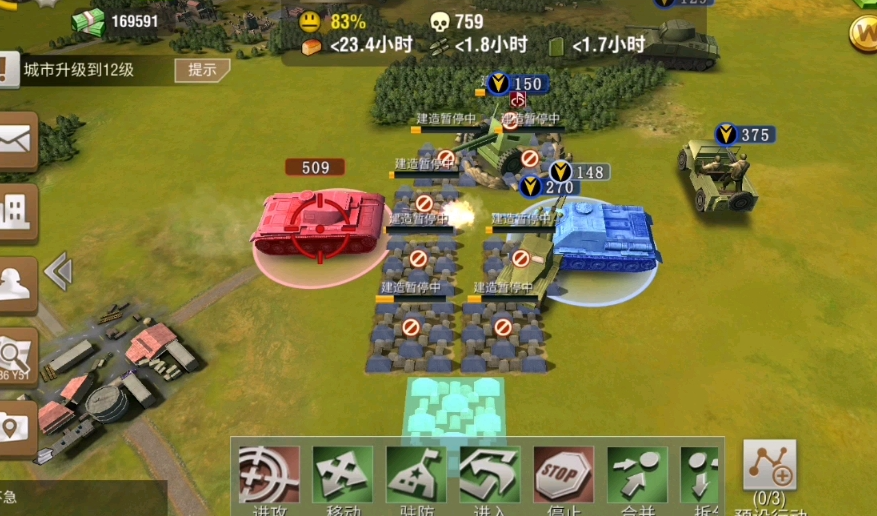This screenshot has height=516, width=877.
Task: Select the blue tank unit
Action: coord(604,238)
